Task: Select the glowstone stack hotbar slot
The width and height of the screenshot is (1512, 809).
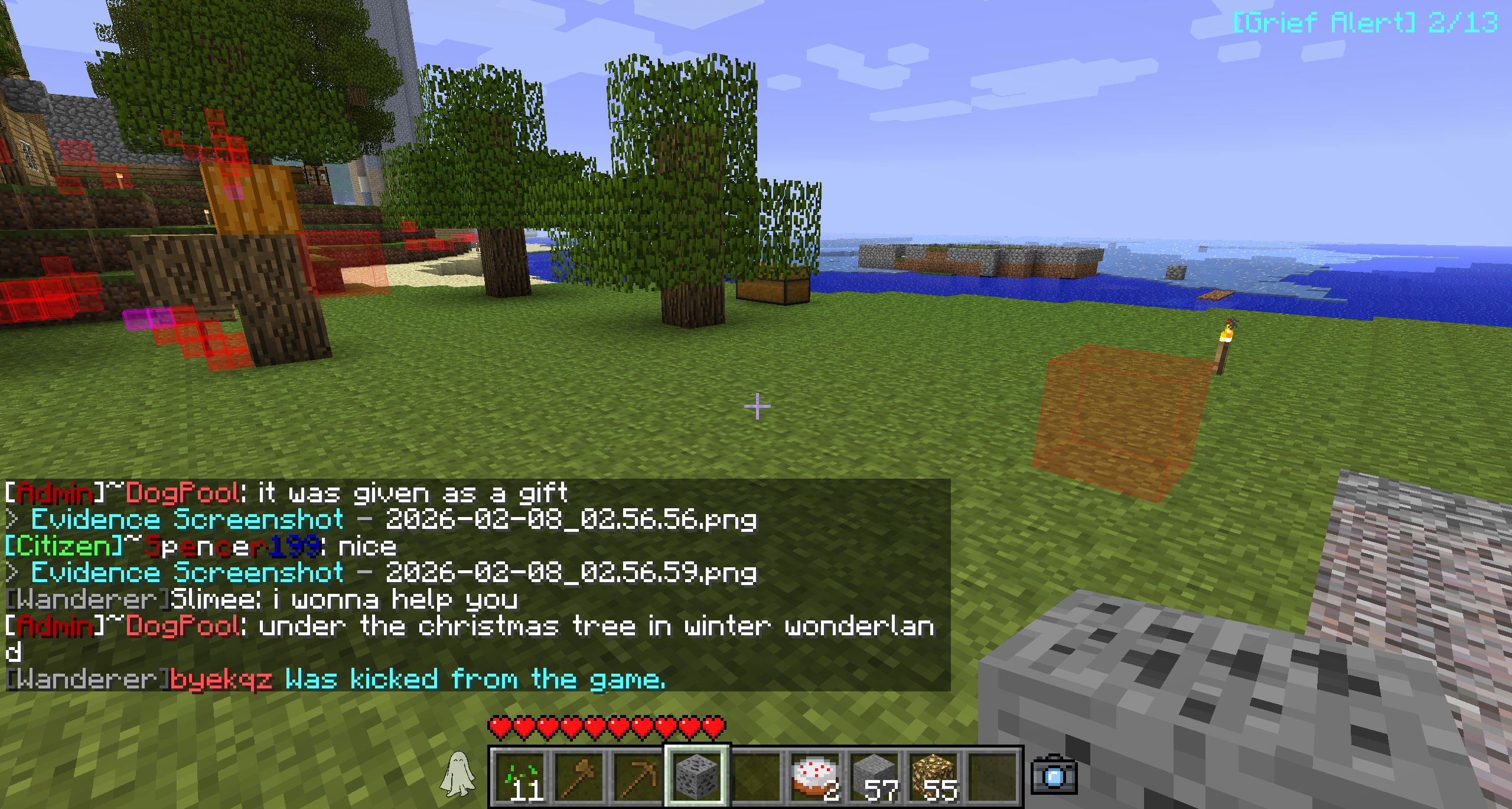Action: click(934, 776)
